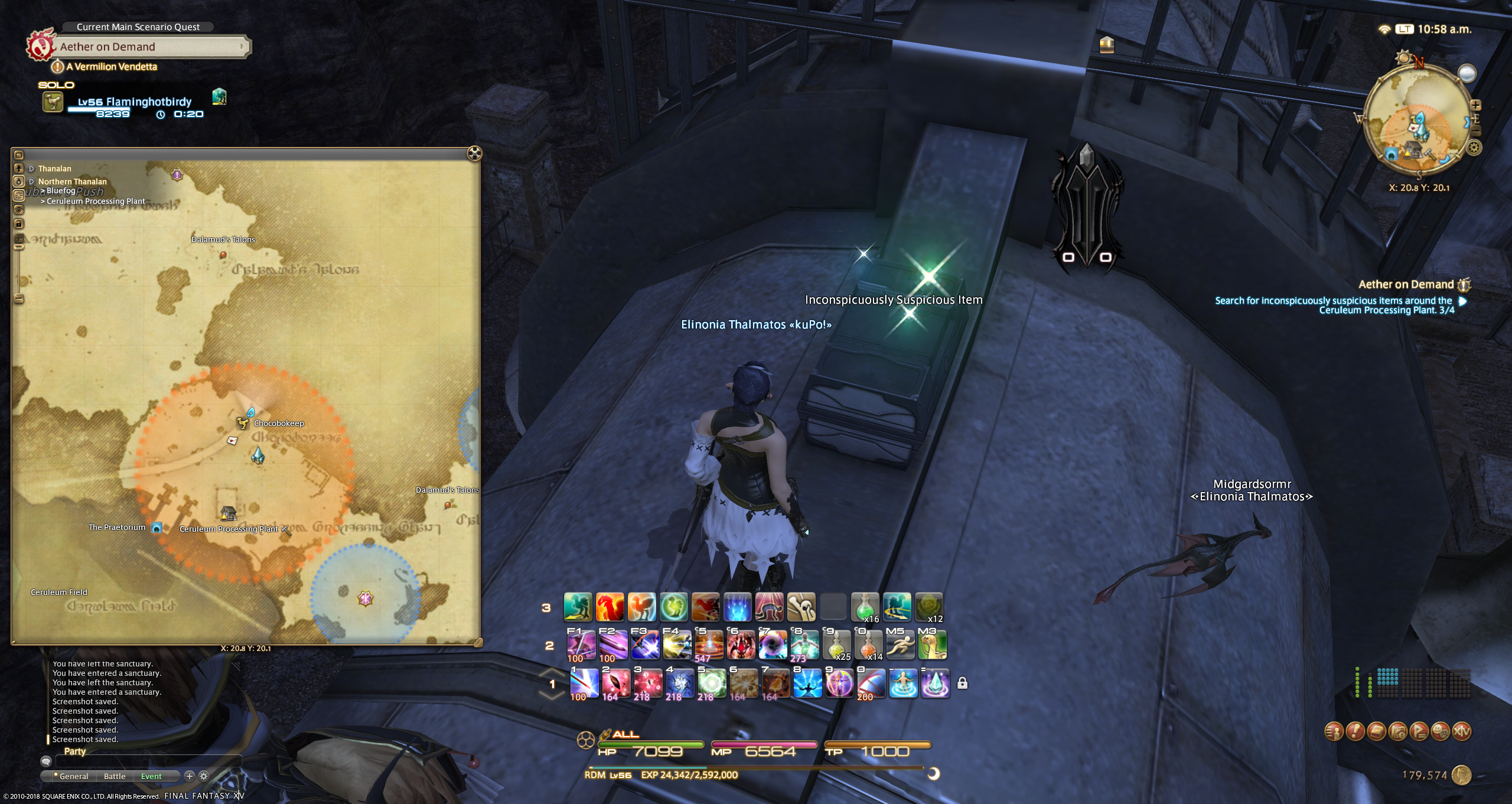The image size is (1512, 804).
Task: Zoom out using the map's bottom minus button
Action: point(19,299)
